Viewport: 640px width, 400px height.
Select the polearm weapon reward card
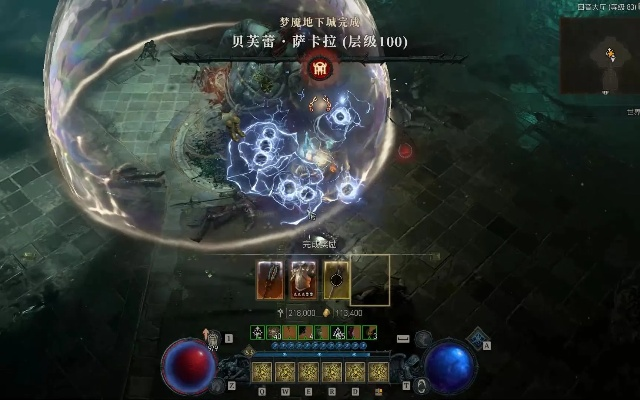click(x=271, y=279)
